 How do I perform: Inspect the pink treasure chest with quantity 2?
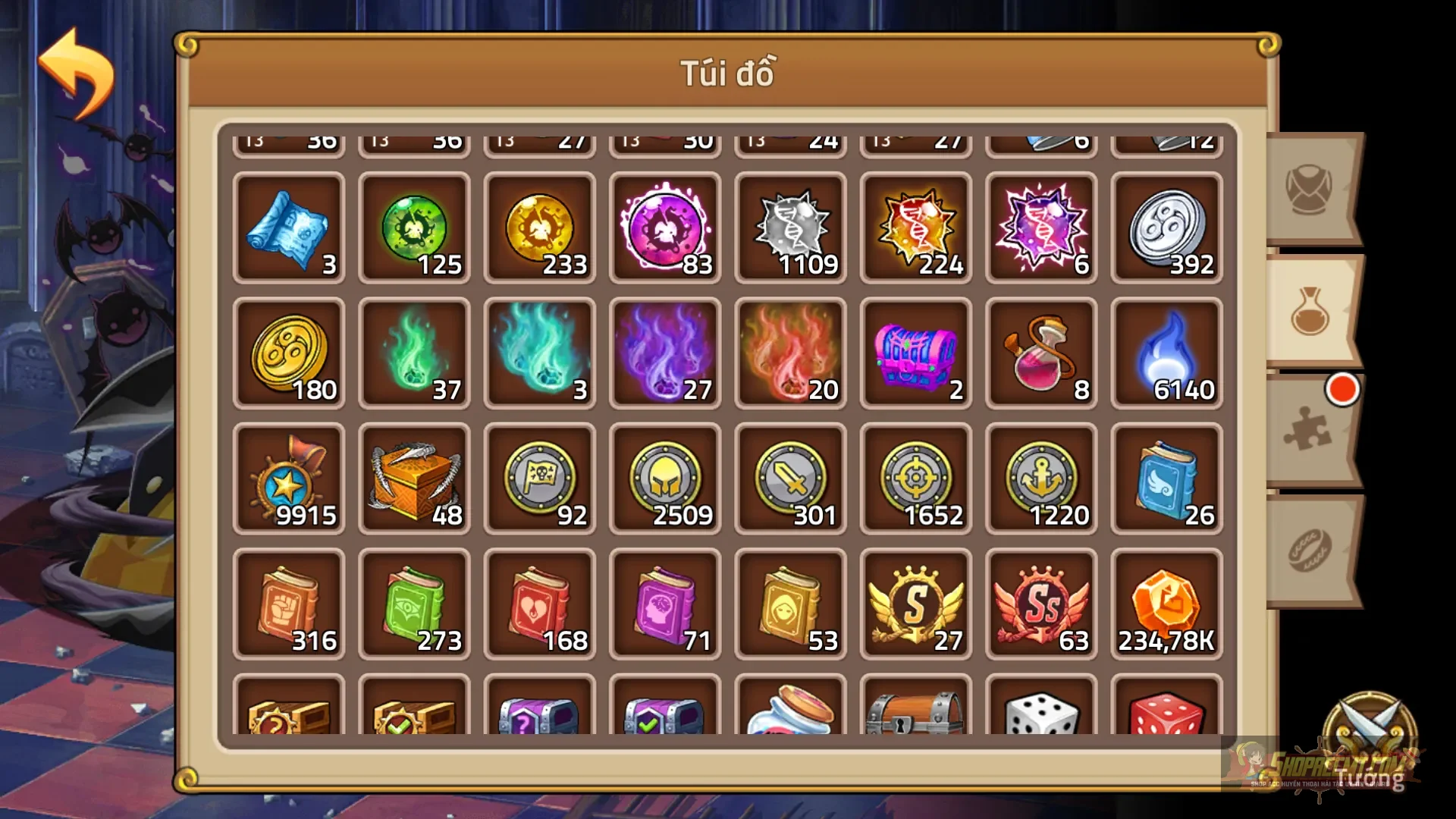click(915, 353)
